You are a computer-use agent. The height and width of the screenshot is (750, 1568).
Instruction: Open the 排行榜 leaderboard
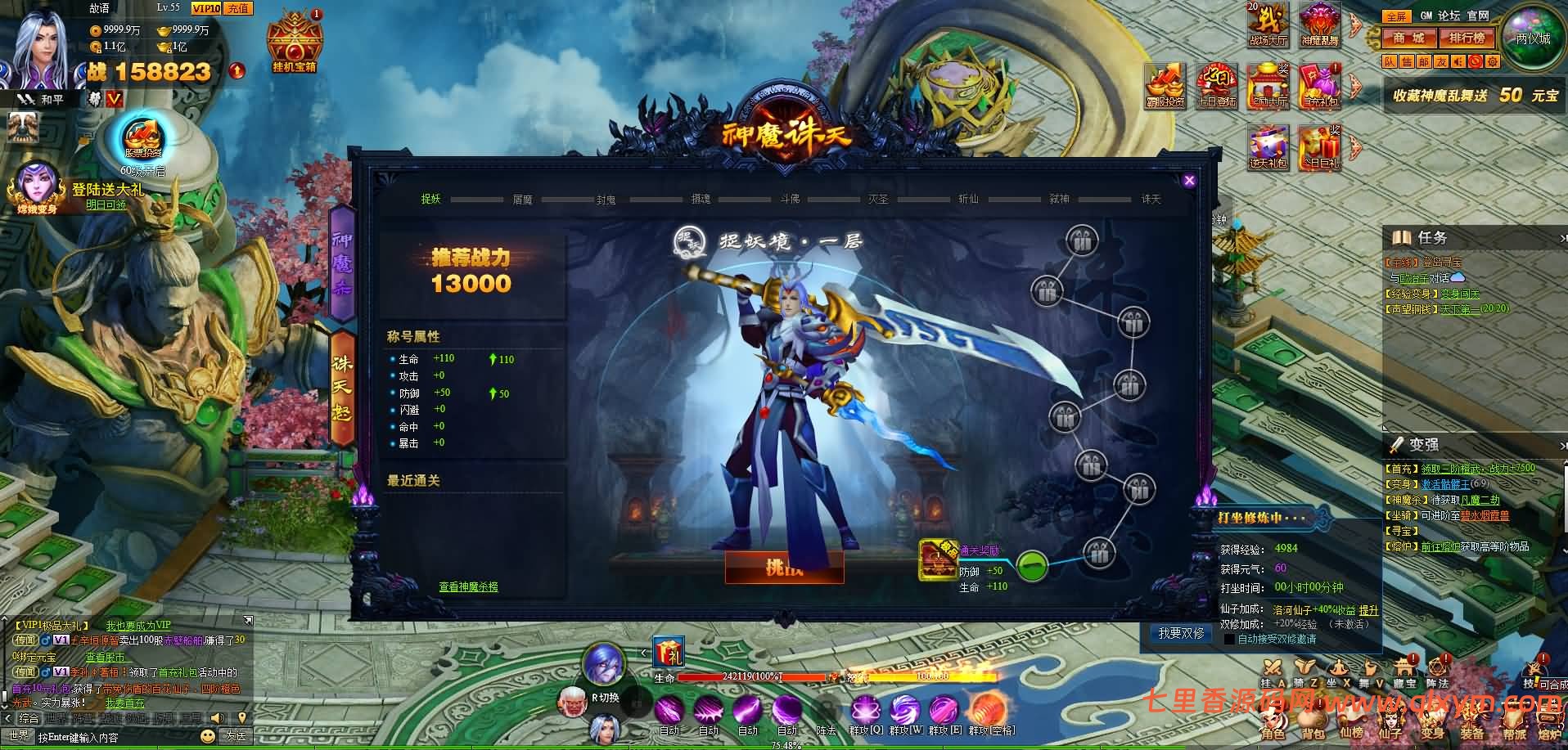[x=1467, y=38]
